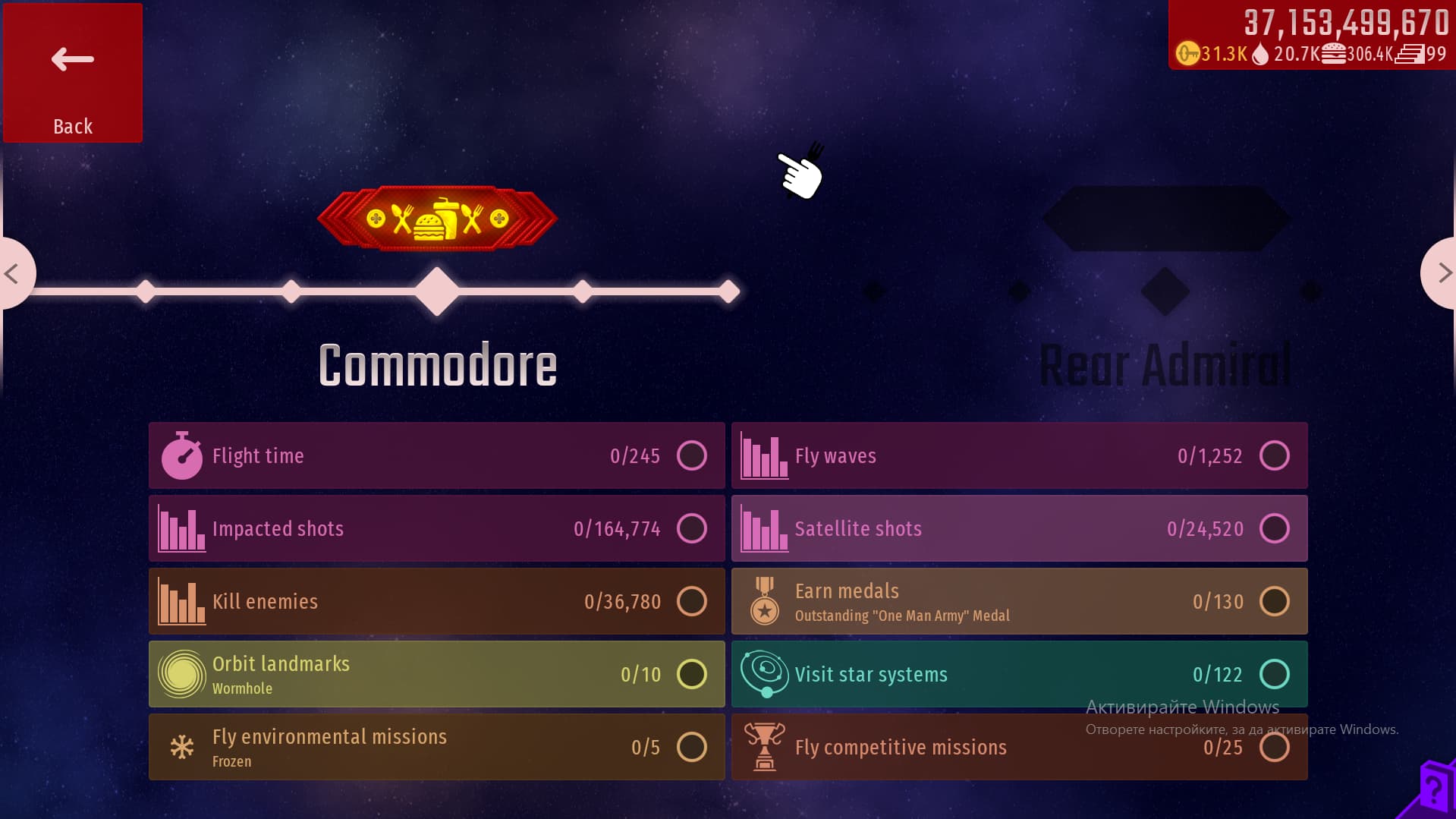Image resolution: width=1456 pixels, height=819 pixels.
Task: Click the large Commodore timeline diamond
Action: (437, 291)
